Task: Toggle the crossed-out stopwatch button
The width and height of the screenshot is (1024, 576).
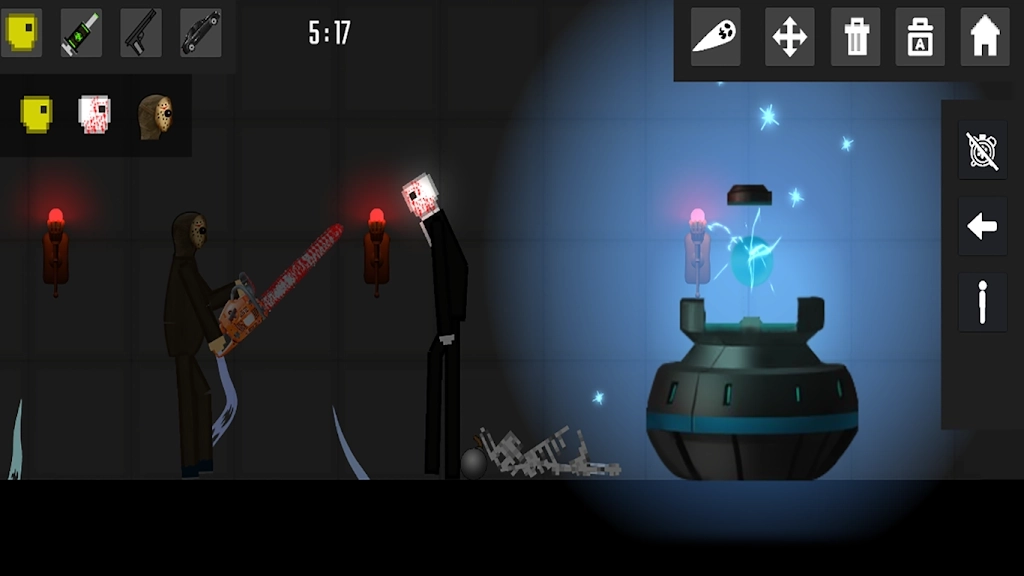Action: pyautogui.click(x=982, y=150)
